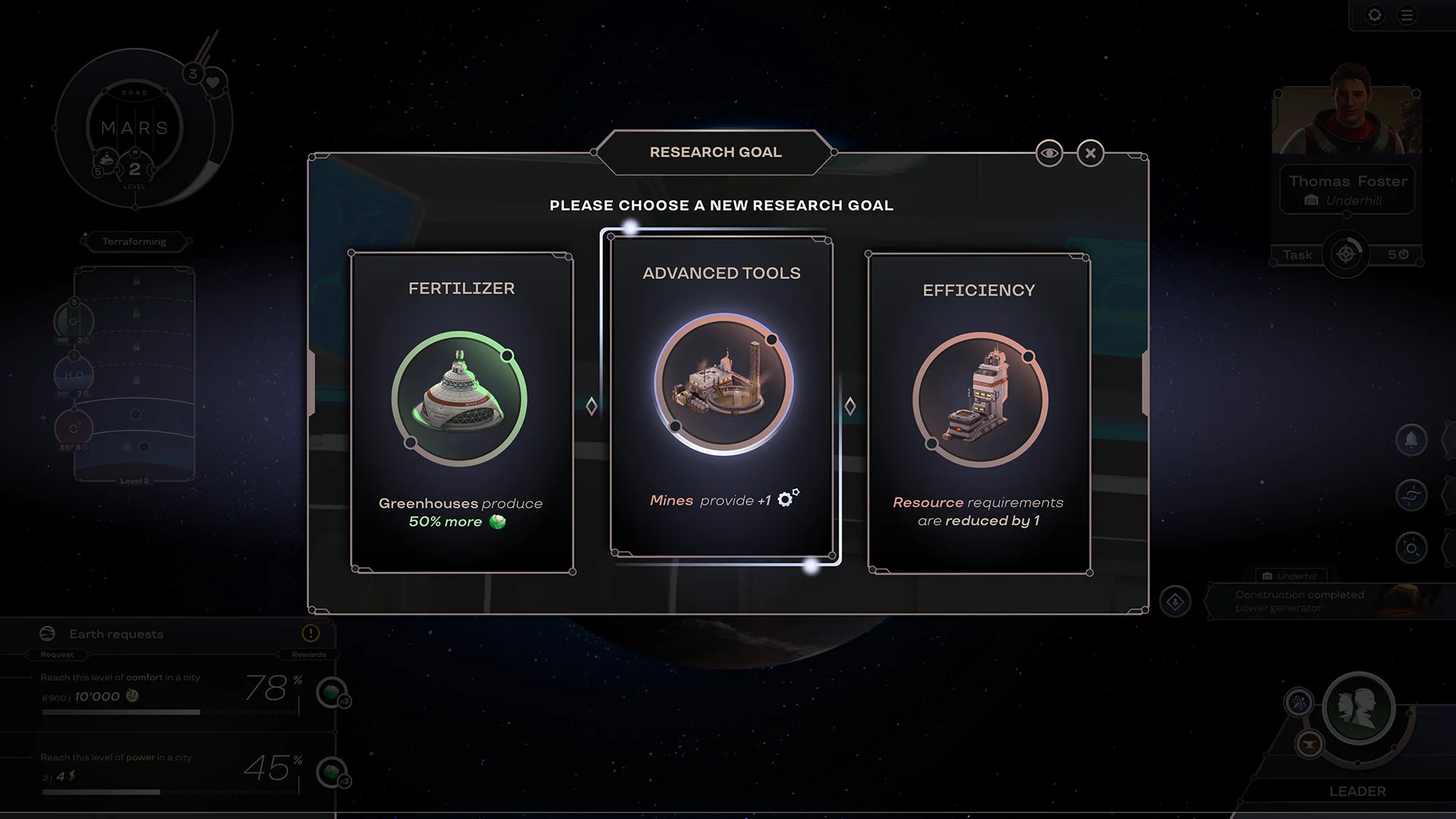View the comfort level Earth request
This screenshot has height=819, width=1456.
point(167,693)
